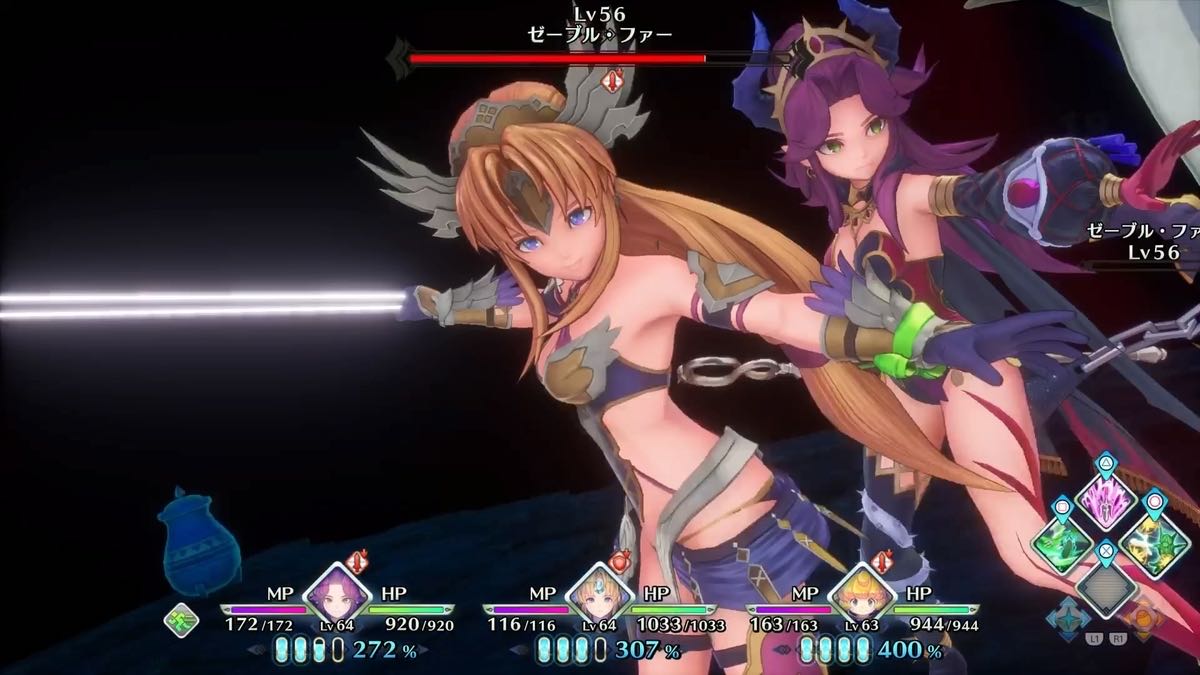Activate the yellow lightning creature skill
The height and width of the screenshot is (675, 1200).
tap(1151, 544)
